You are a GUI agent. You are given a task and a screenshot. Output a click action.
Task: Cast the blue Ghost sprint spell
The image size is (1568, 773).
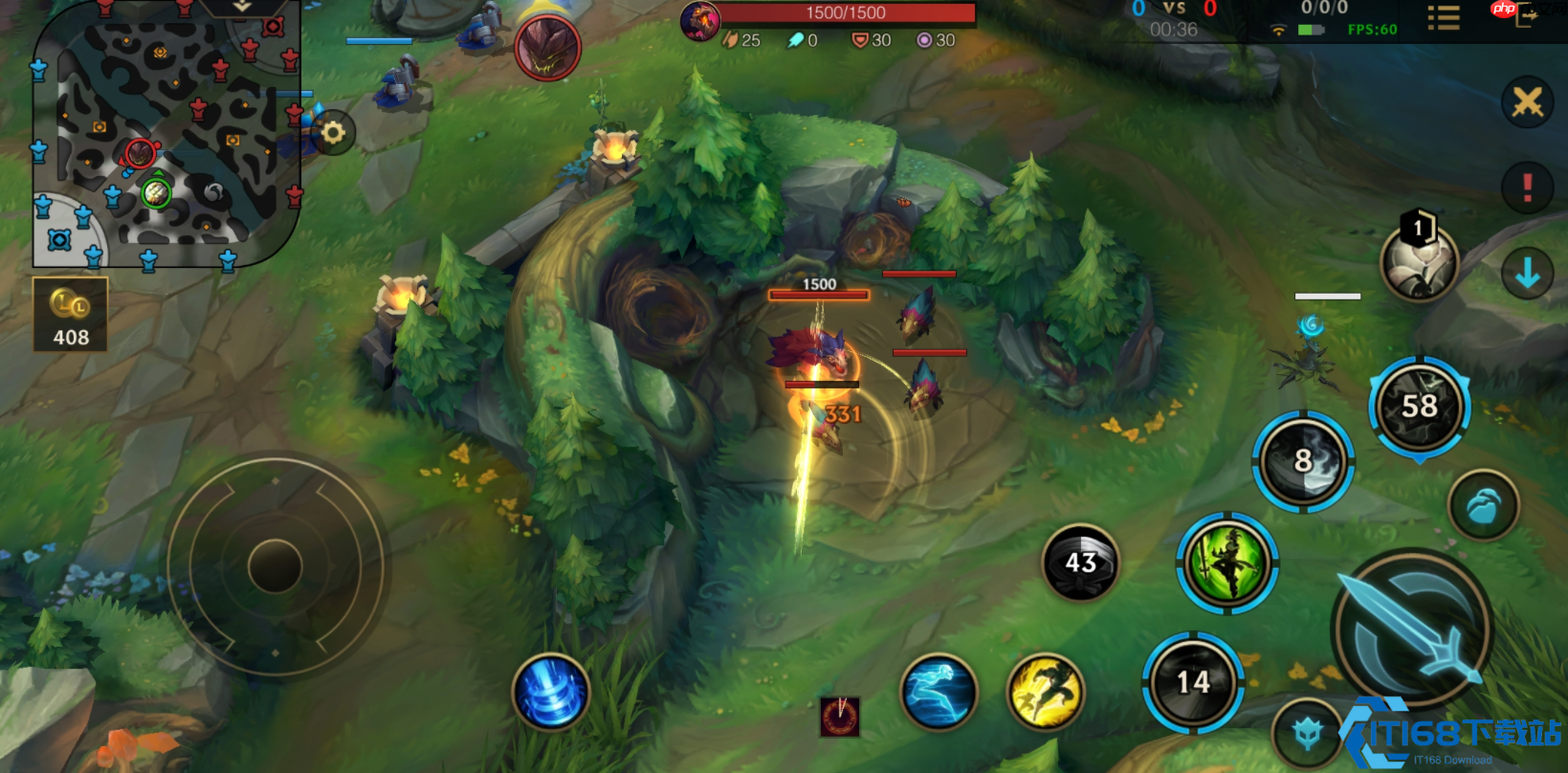[939, 692]
